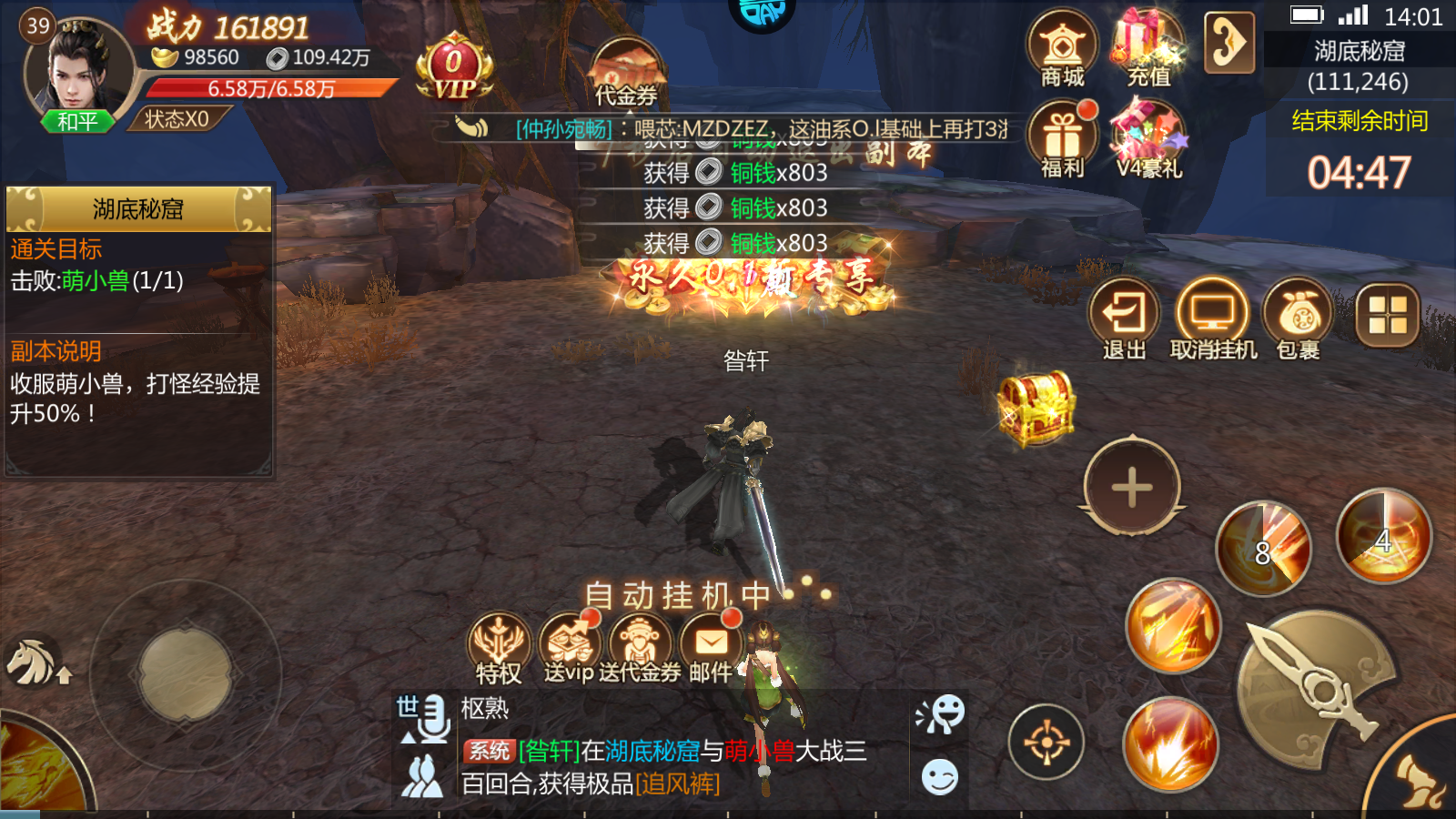Cancel auto-battle with 取消挂机
This screenshot has height=819, width=1456.
(1212, 319)
